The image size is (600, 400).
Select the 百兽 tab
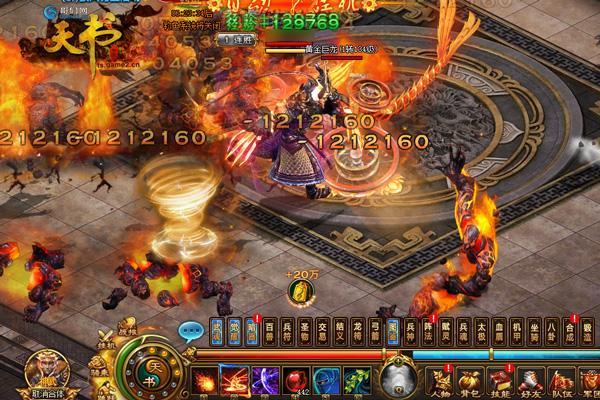(269, 330)
